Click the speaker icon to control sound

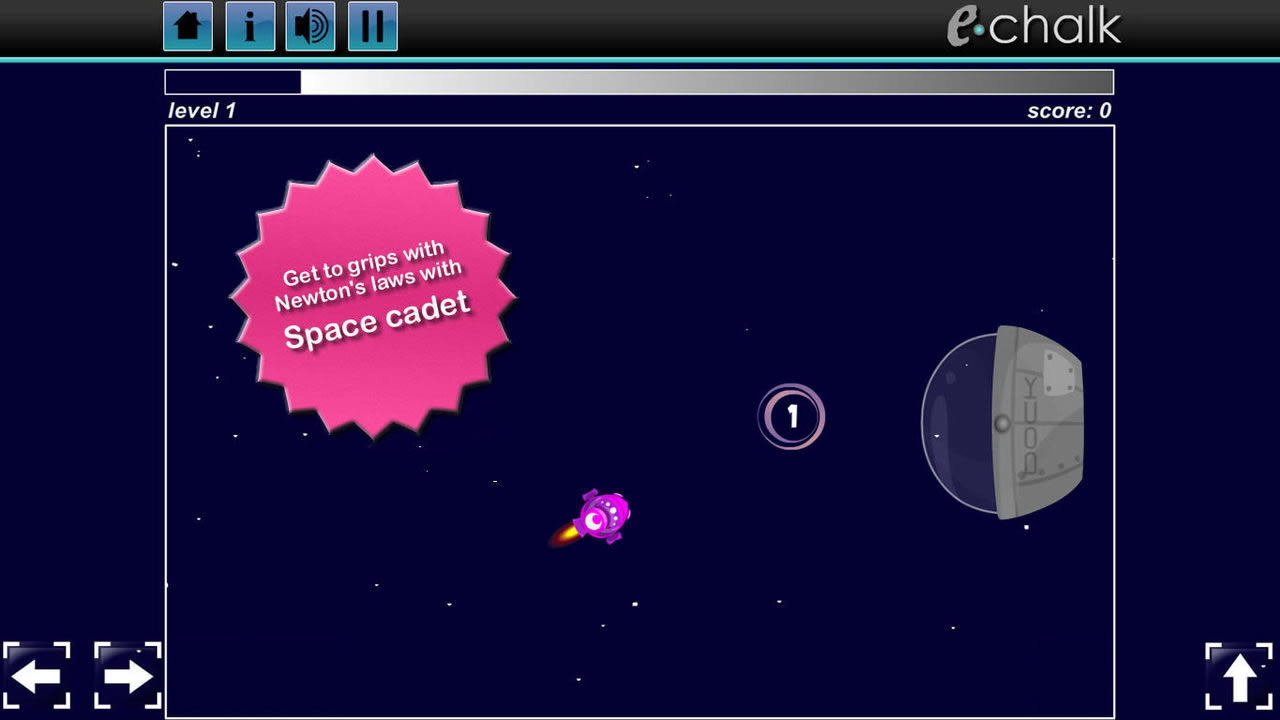pos(311,27)
